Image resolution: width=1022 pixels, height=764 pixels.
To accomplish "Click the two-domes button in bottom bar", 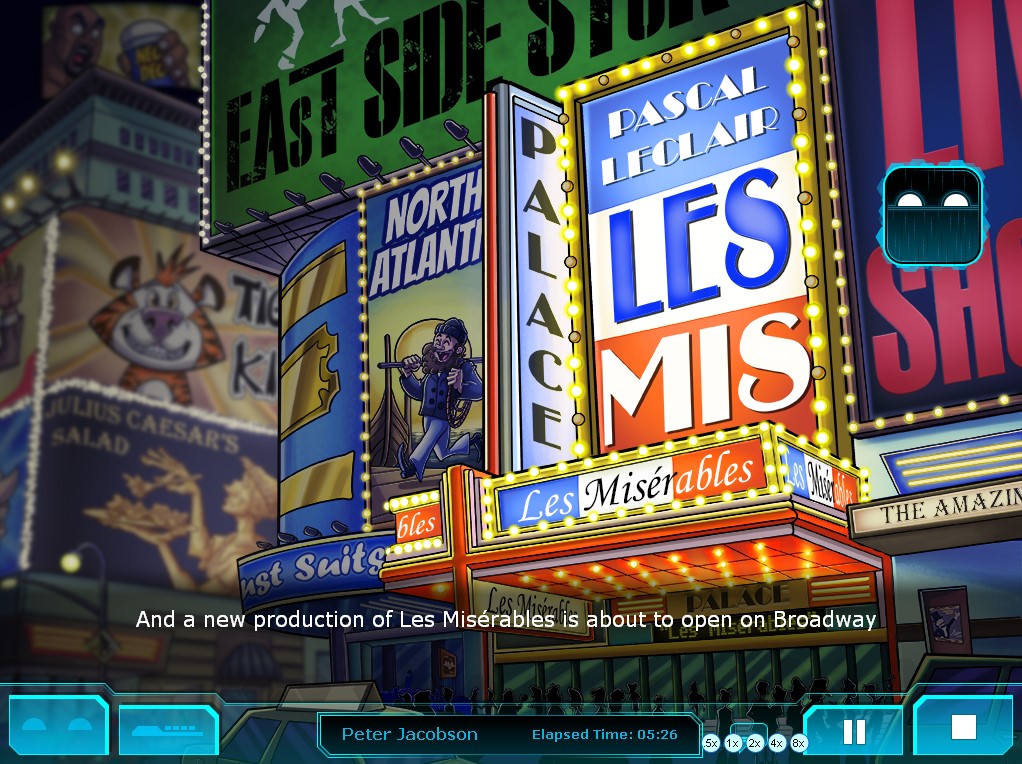I will coord(58,727).
